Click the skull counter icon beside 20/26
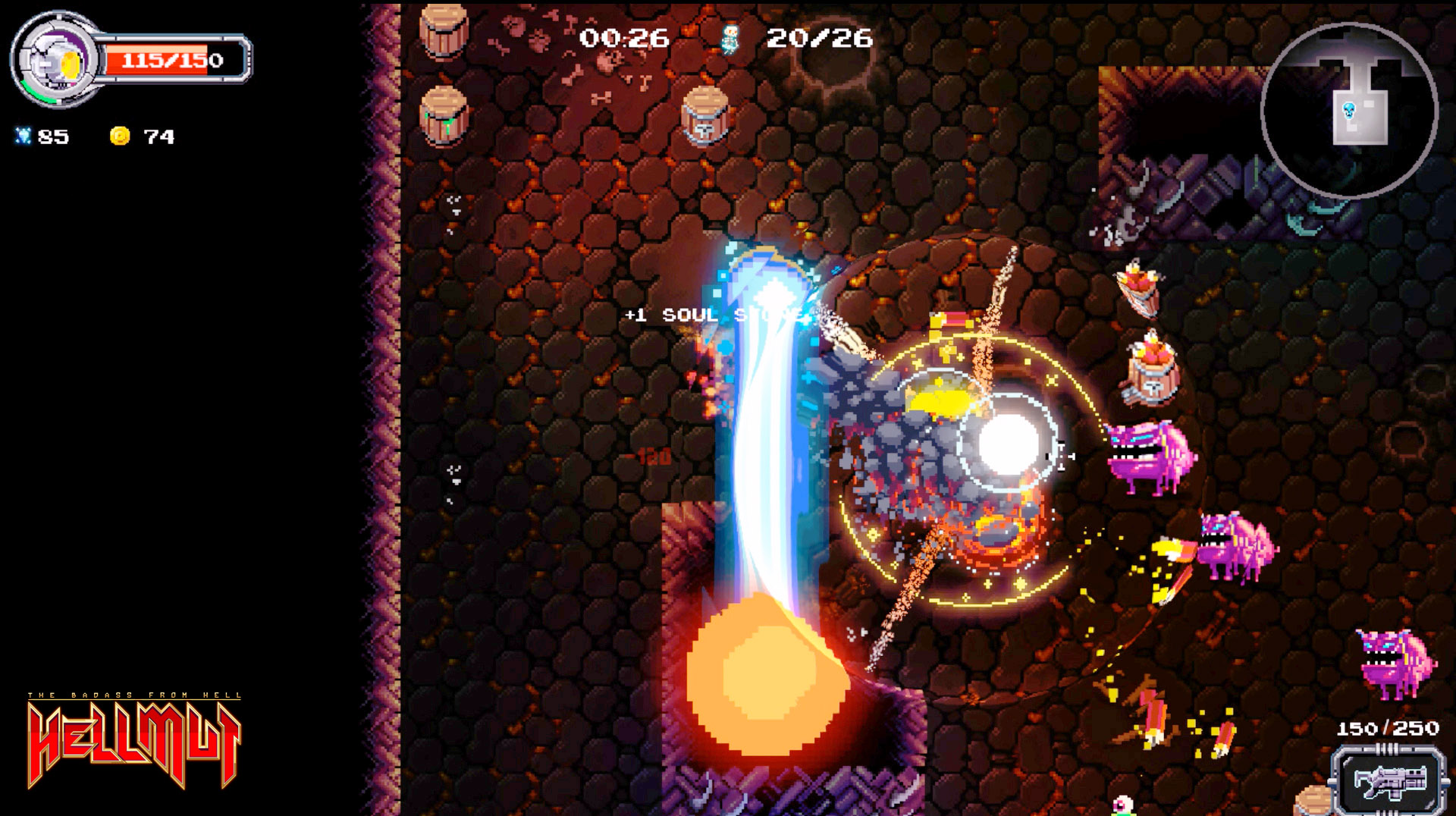Screen dimensions: 1456x816 (729, 40)
